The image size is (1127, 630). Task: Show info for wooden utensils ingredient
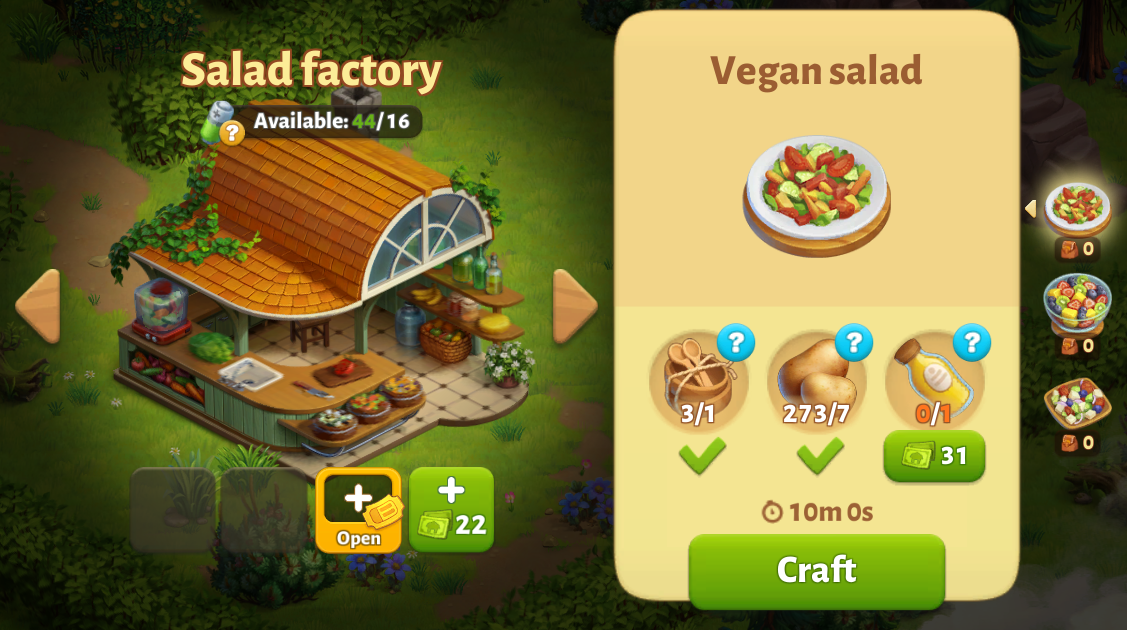pyautogui.click(x=736, y=343)
